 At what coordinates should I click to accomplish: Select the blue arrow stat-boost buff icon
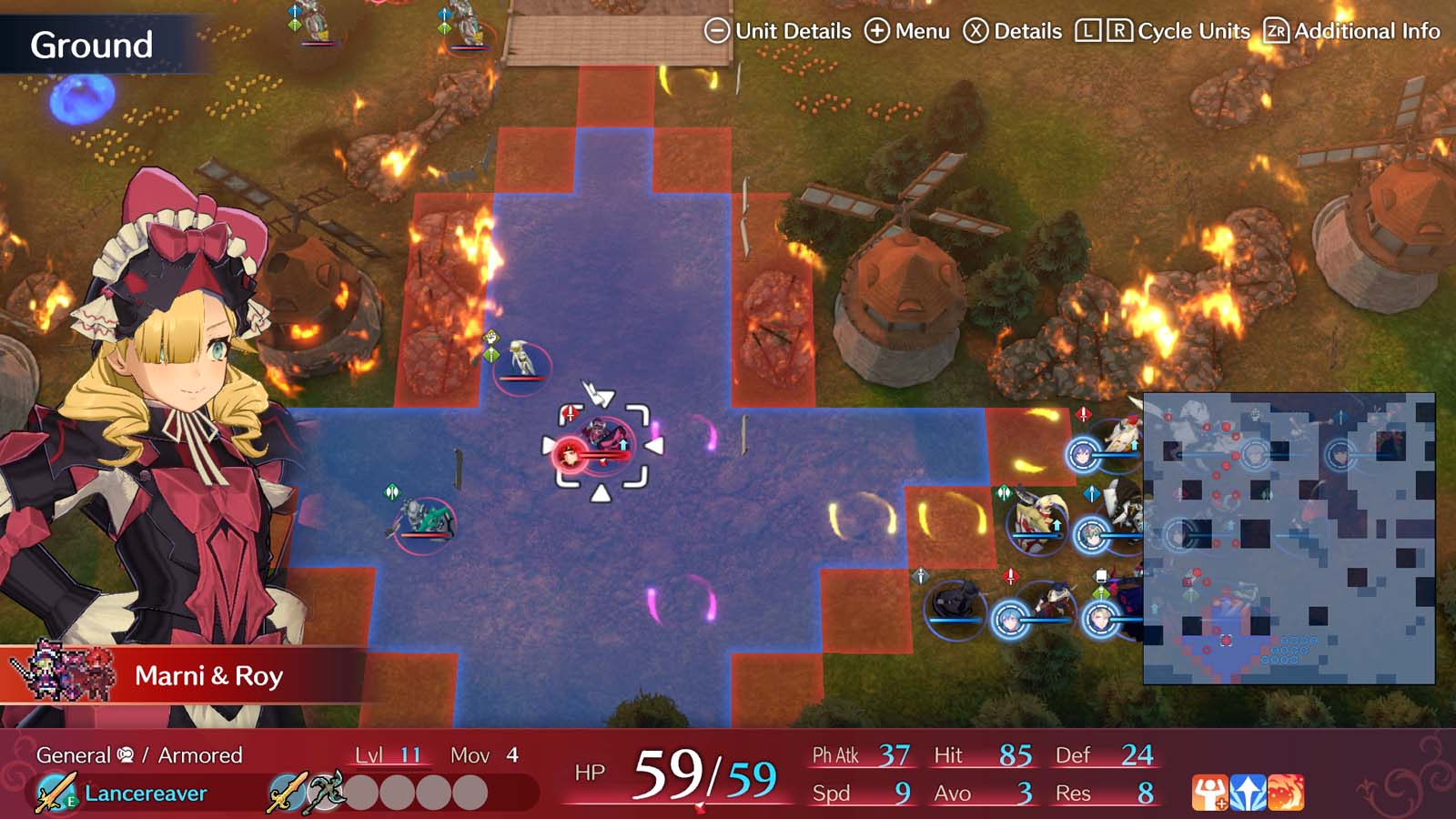(1248, 792)
